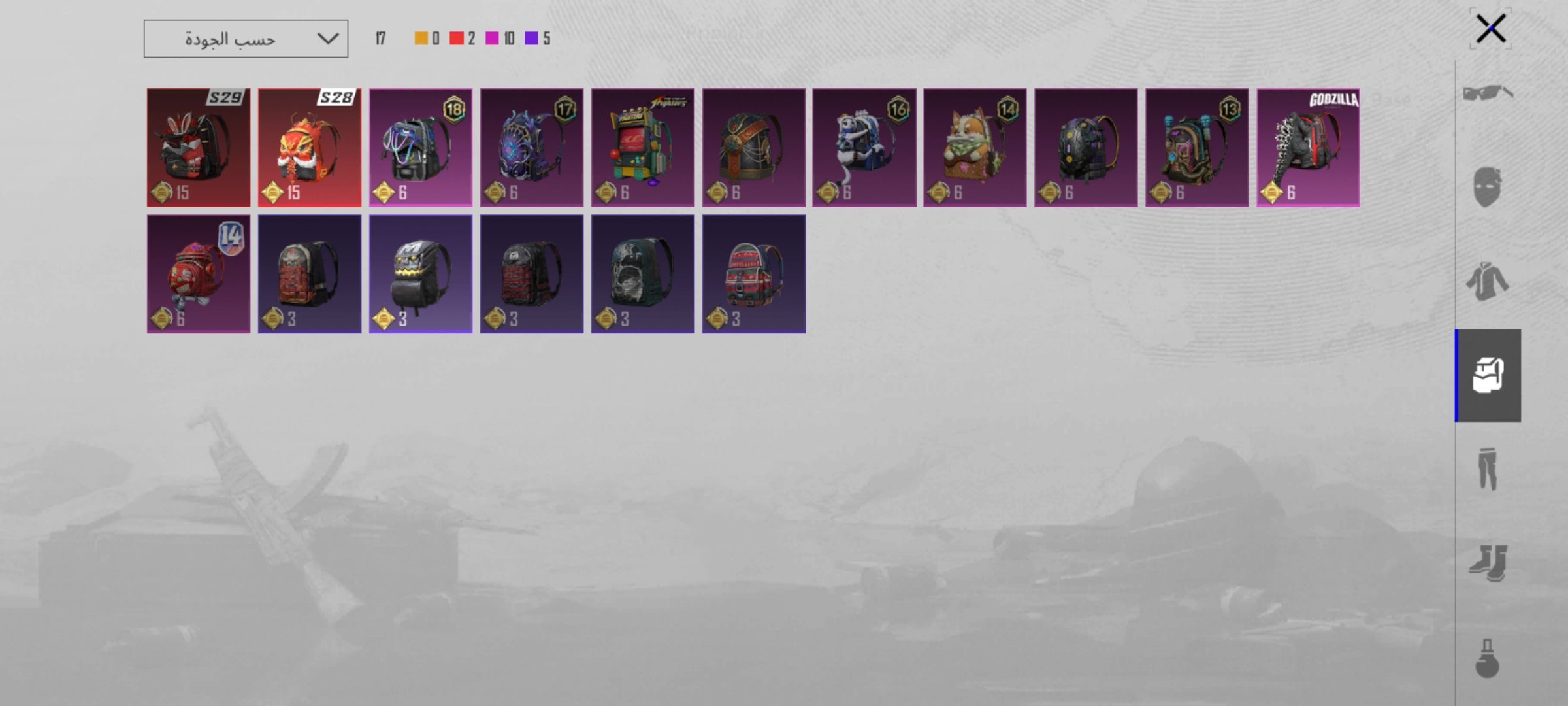Select the S29 rabbit backpack
The image size is (1568, 706).
199,148
